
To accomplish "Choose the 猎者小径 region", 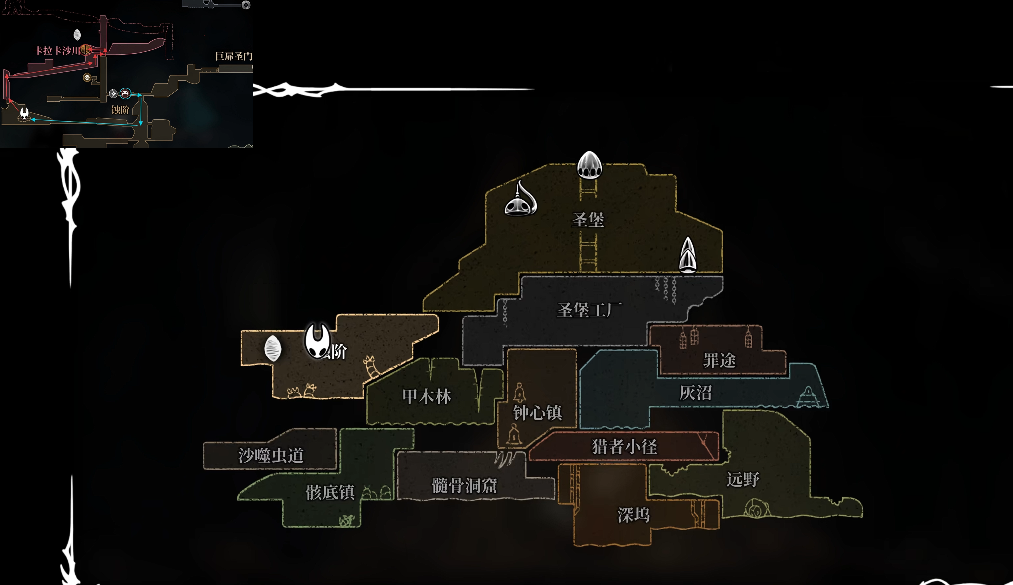I will point(624,446).
